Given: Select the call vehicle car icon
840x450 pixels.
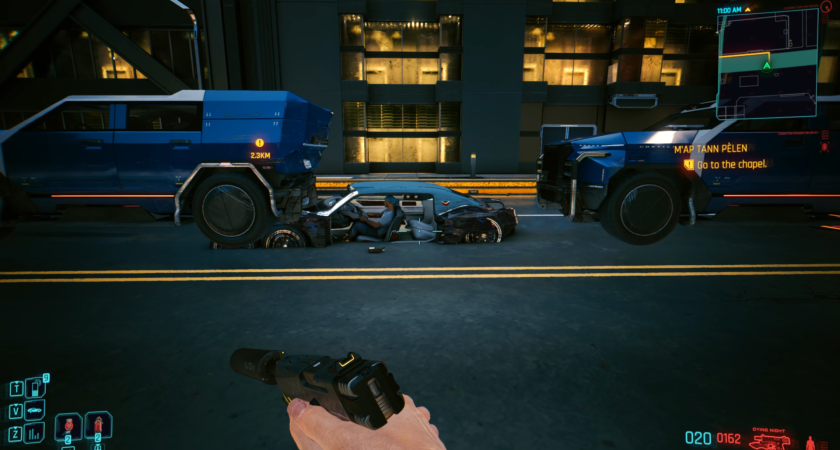Looking at the screenshot, I should click(35, 410).
